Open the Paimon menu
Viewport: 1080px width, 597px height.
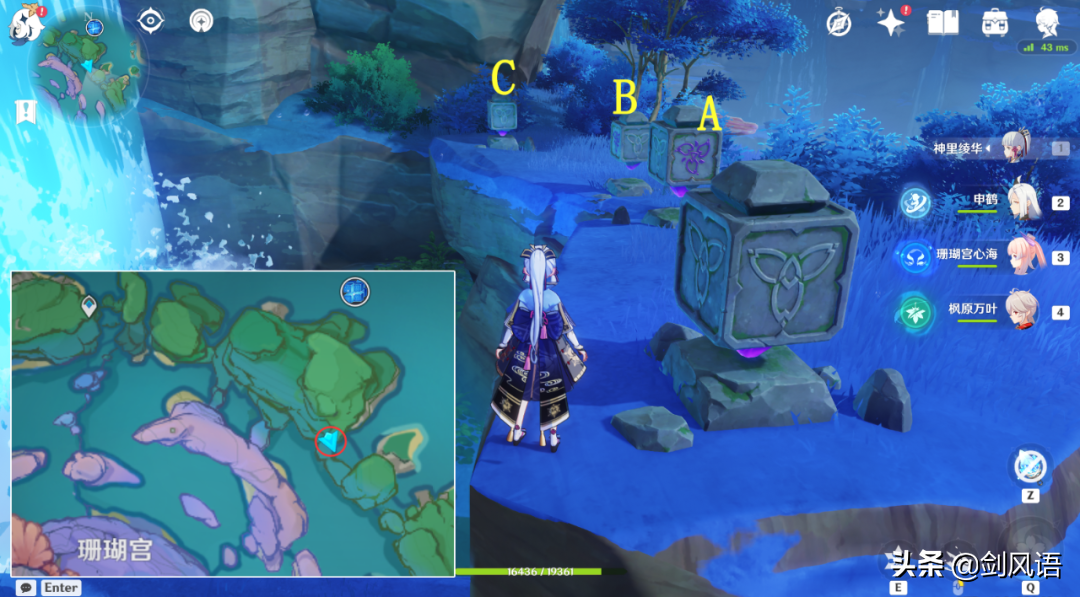tap(22, 24)
